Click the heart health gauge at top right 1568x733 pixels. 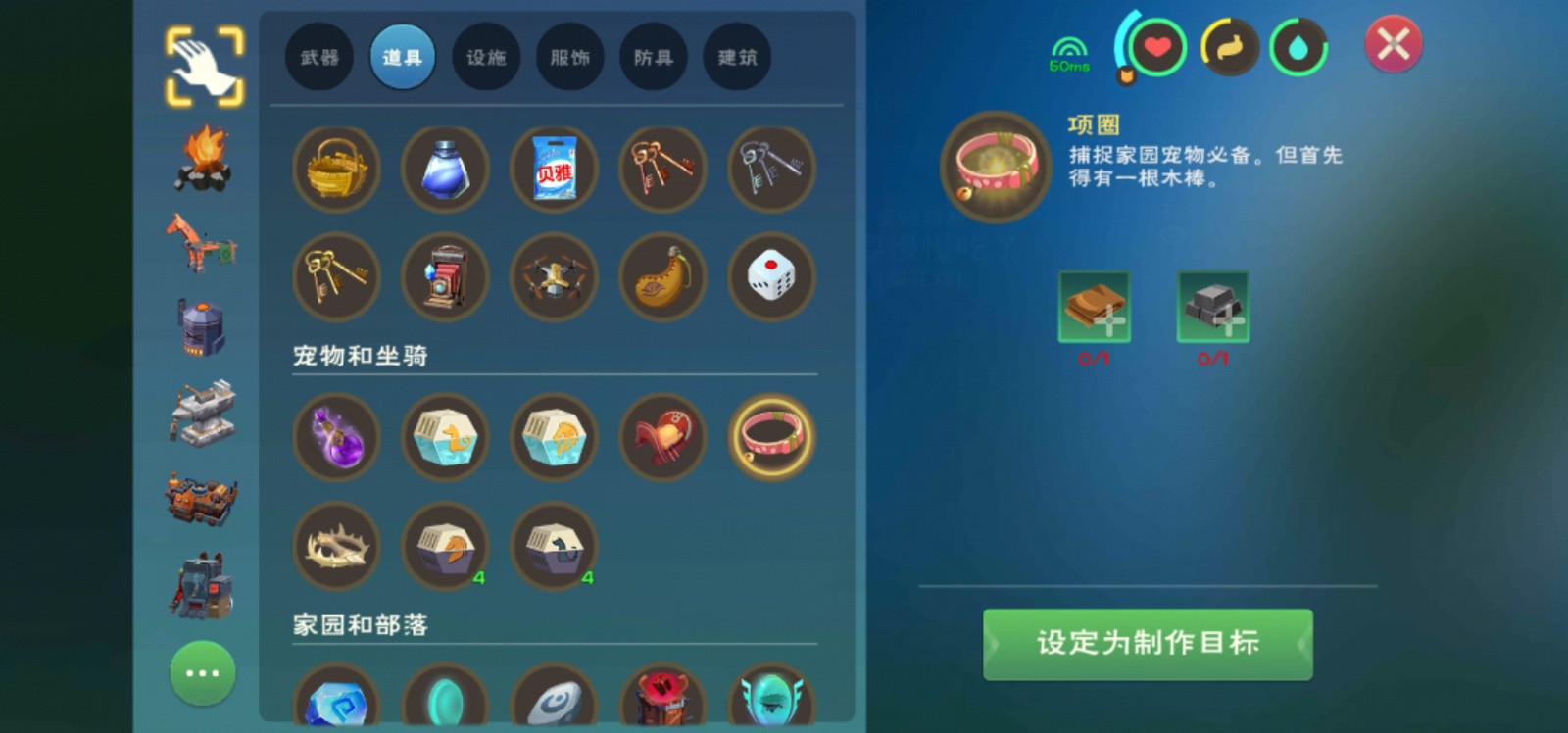point(1156,47)
